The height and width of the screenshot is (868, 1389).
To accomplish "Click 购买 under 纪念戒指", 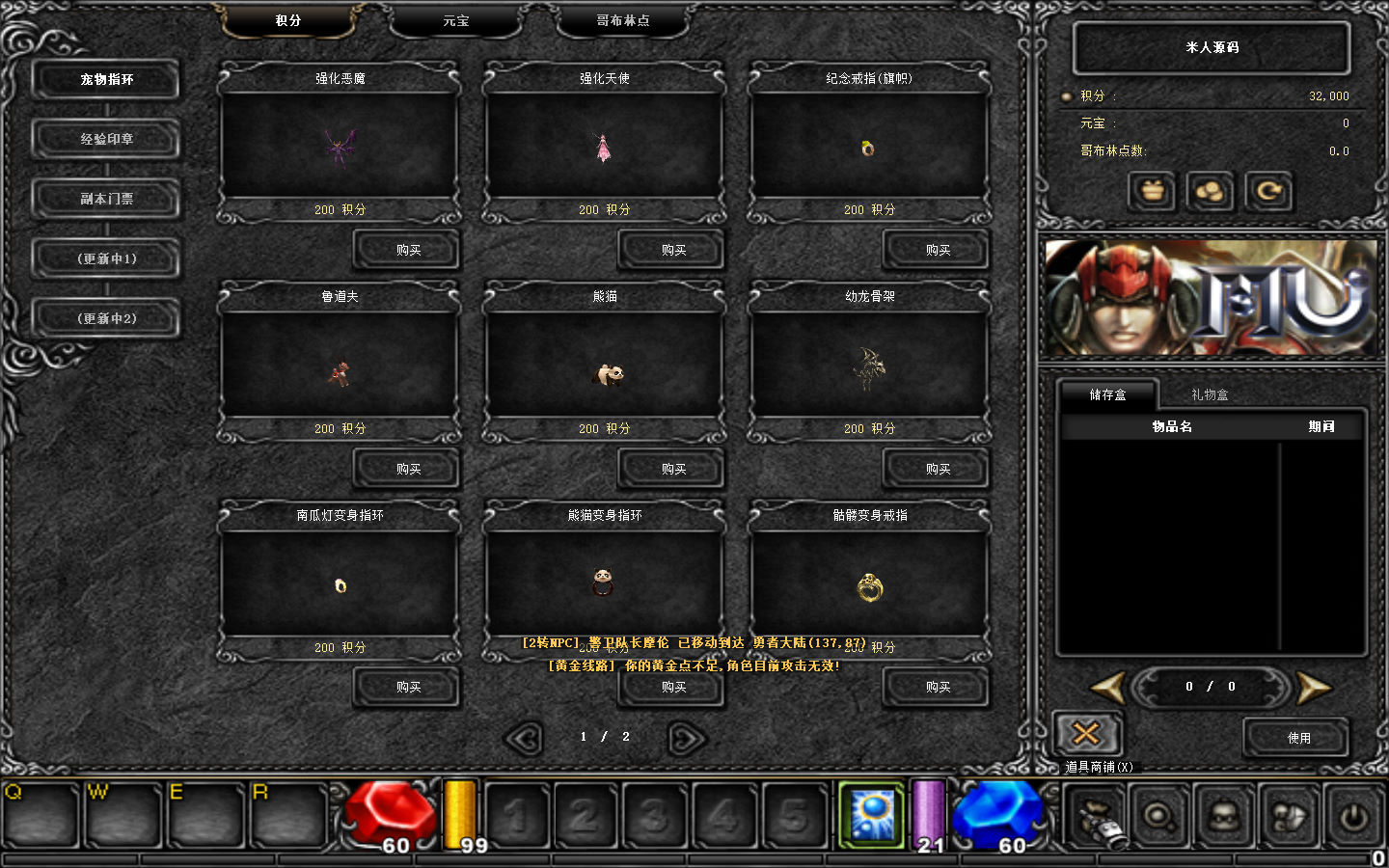I will (x=938, y=251).
